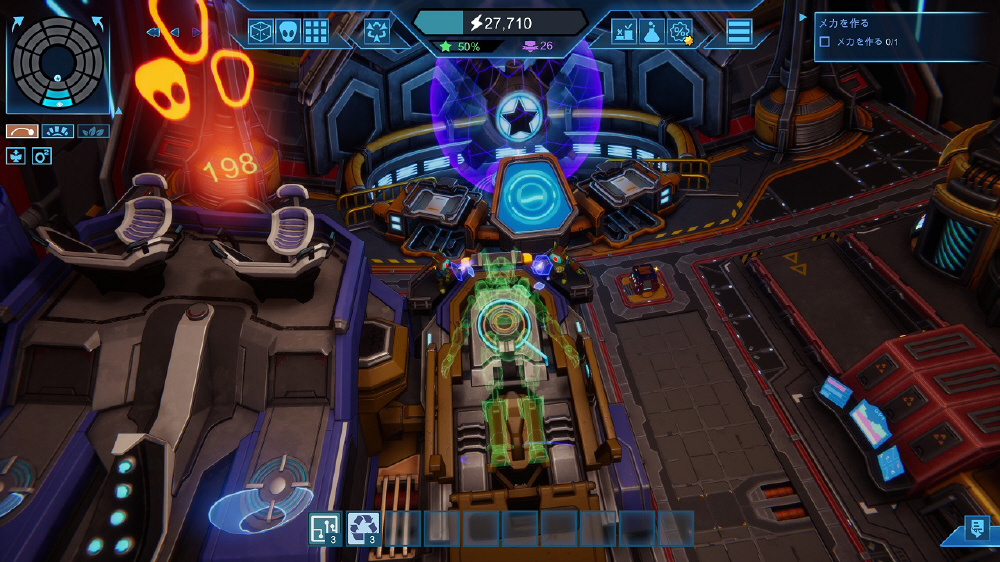
Task: Select the orange arc overlay mode
Action: coord(22,131)
